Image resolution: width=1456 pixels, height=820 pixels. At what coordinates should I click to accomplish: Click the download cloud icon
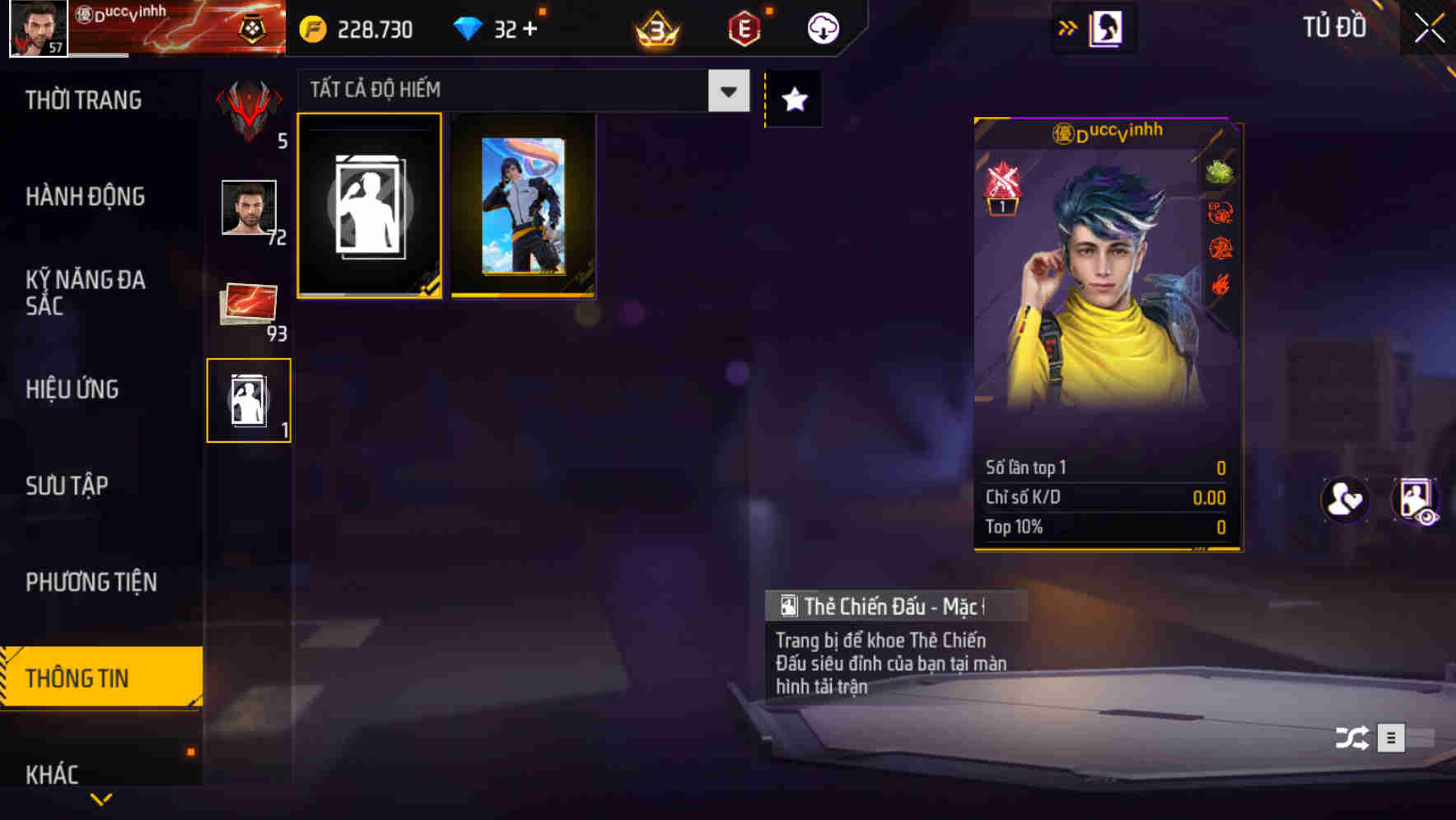coord(821,27)
